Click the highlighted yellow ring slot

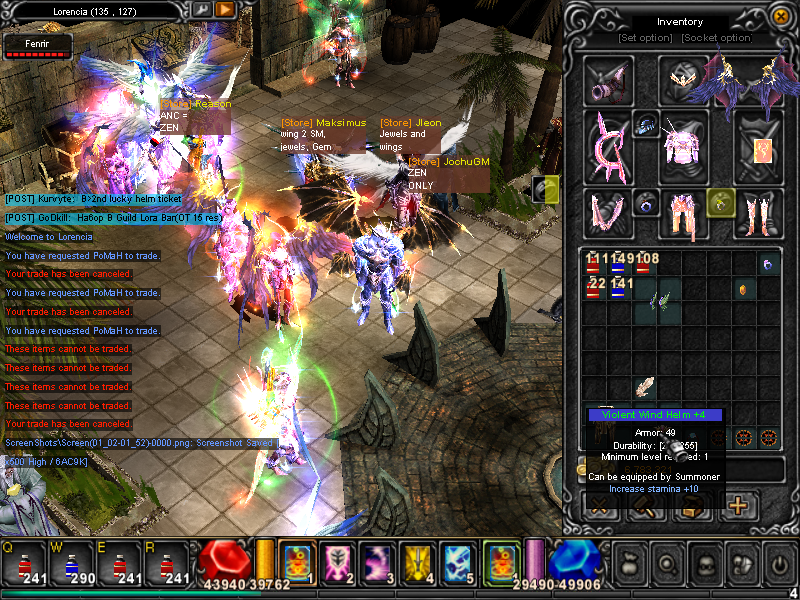point(719,201)
